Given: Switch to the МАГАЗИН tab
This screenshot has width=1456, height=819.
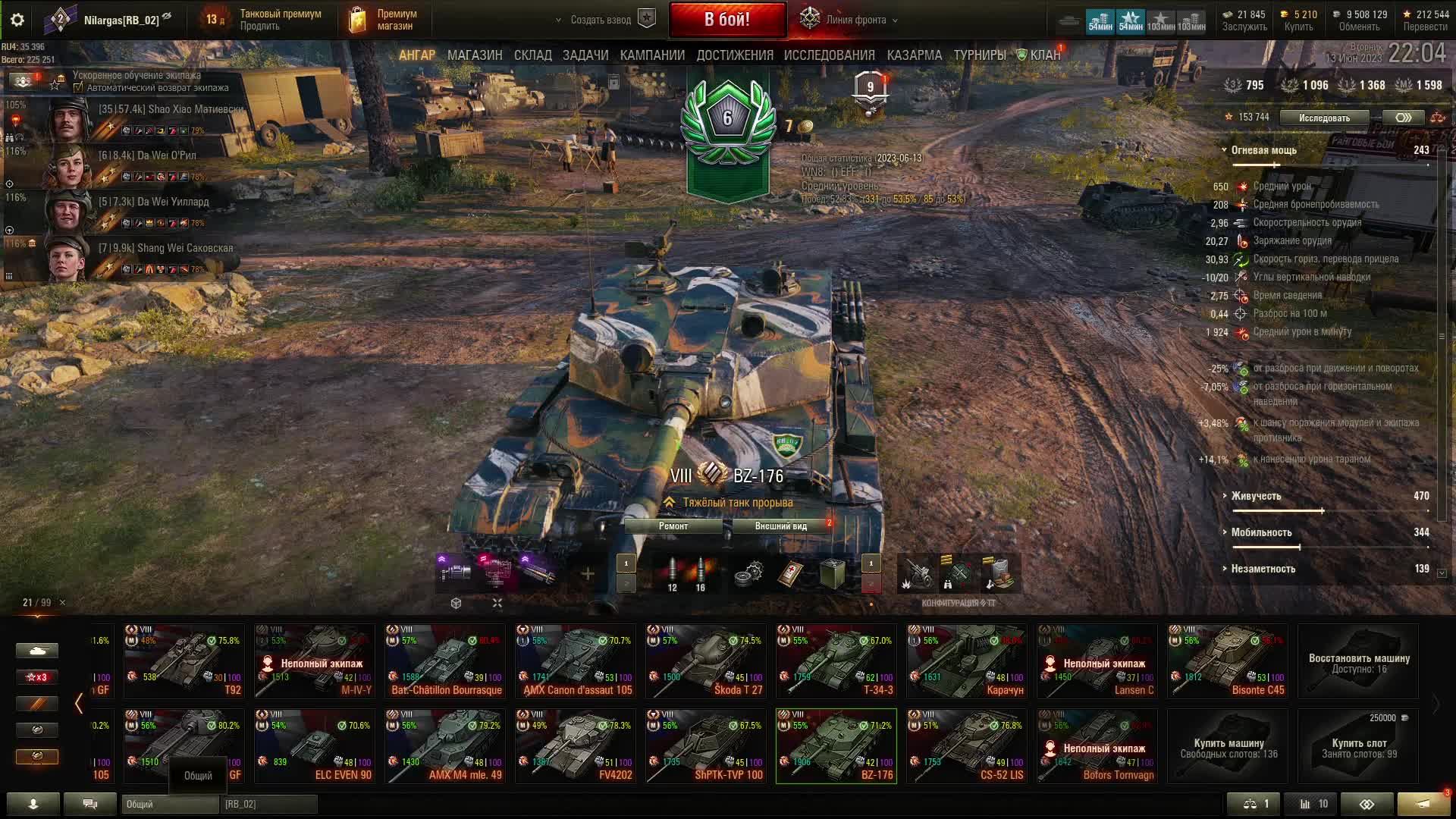Looking at the screenshot, I should pos(475,55).
